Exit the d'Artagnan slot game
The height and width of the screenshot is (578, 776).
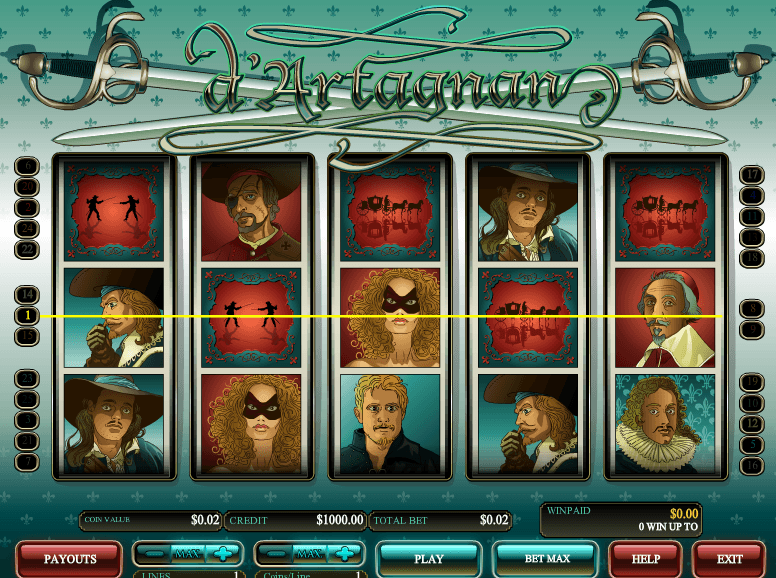729,558
